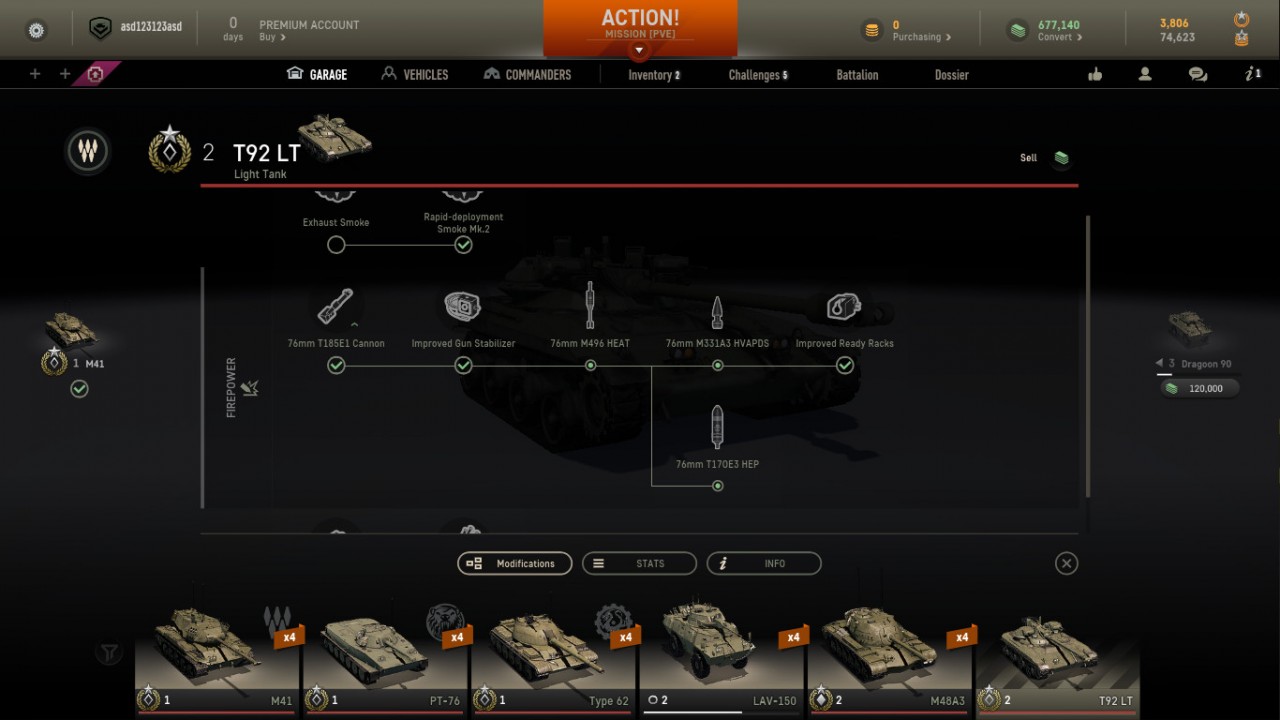Sell the T92 LT vehicle
Viewport: 1280px width, 720px height.
(1044, 158)
